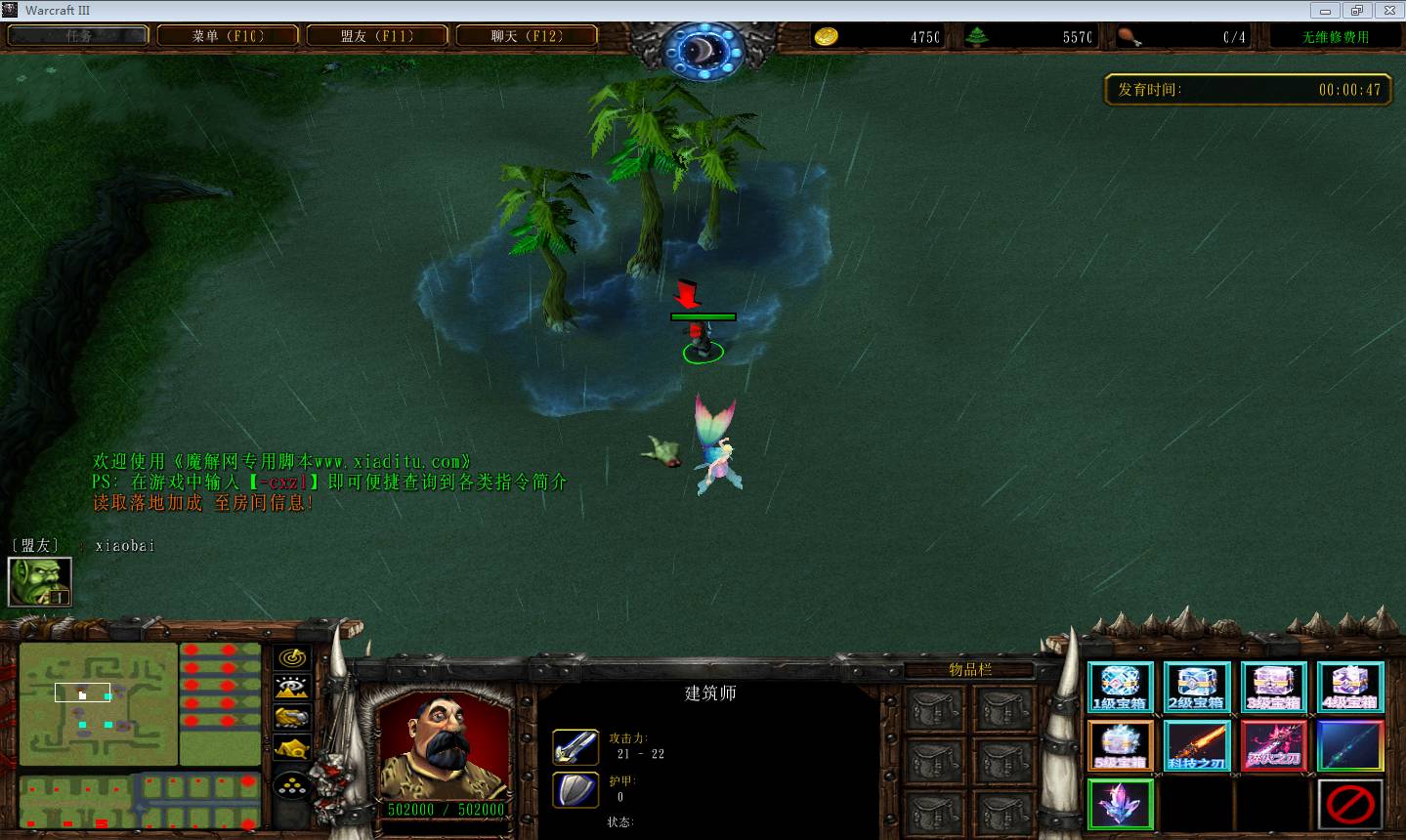1406x840 pixels.
Task: Open the 菜单 (F10) menu
Action: (228, 36)
